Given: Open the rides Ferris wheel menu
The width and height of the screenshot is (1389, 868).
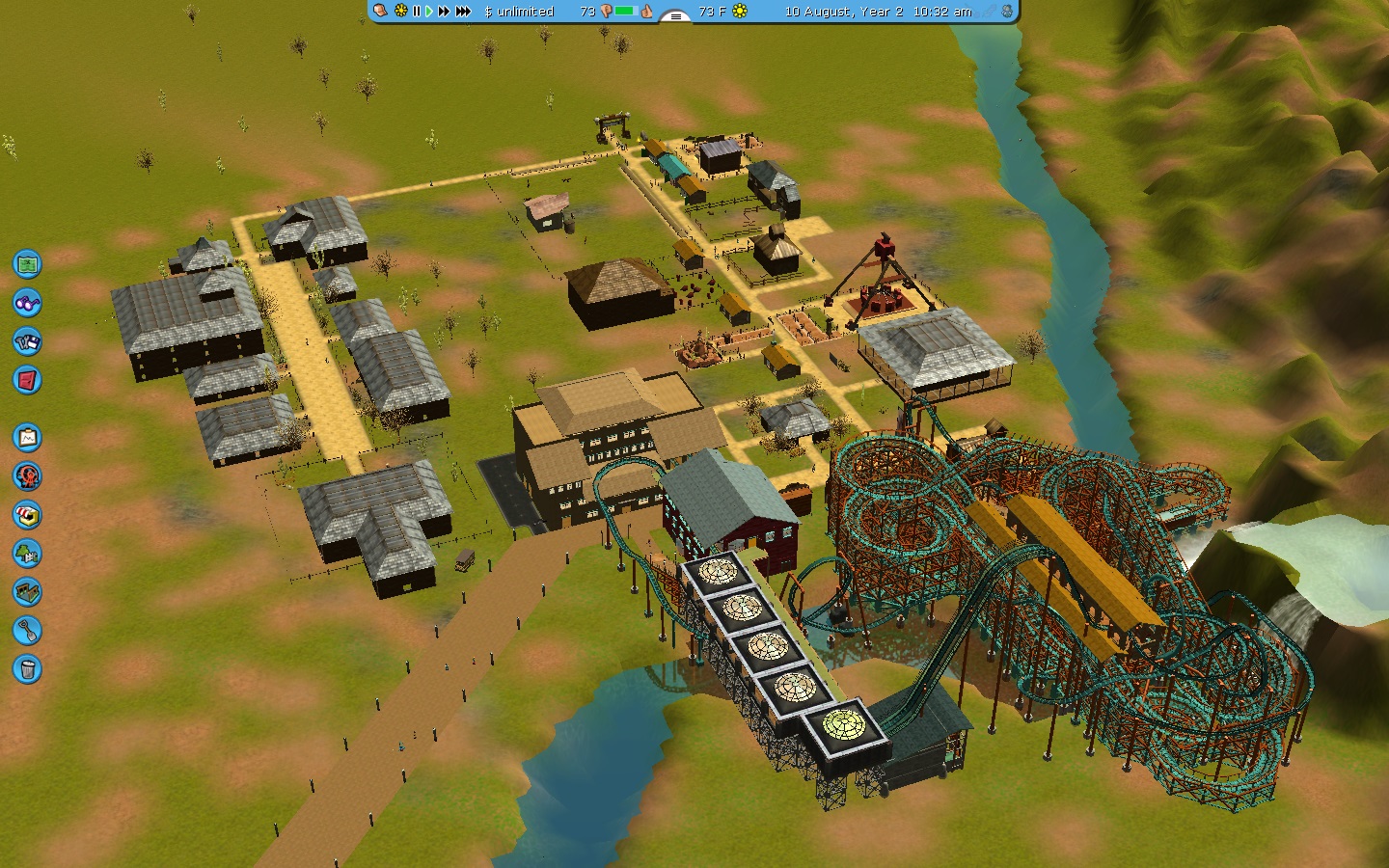Looking at the screenshot, I should [27, 475].
